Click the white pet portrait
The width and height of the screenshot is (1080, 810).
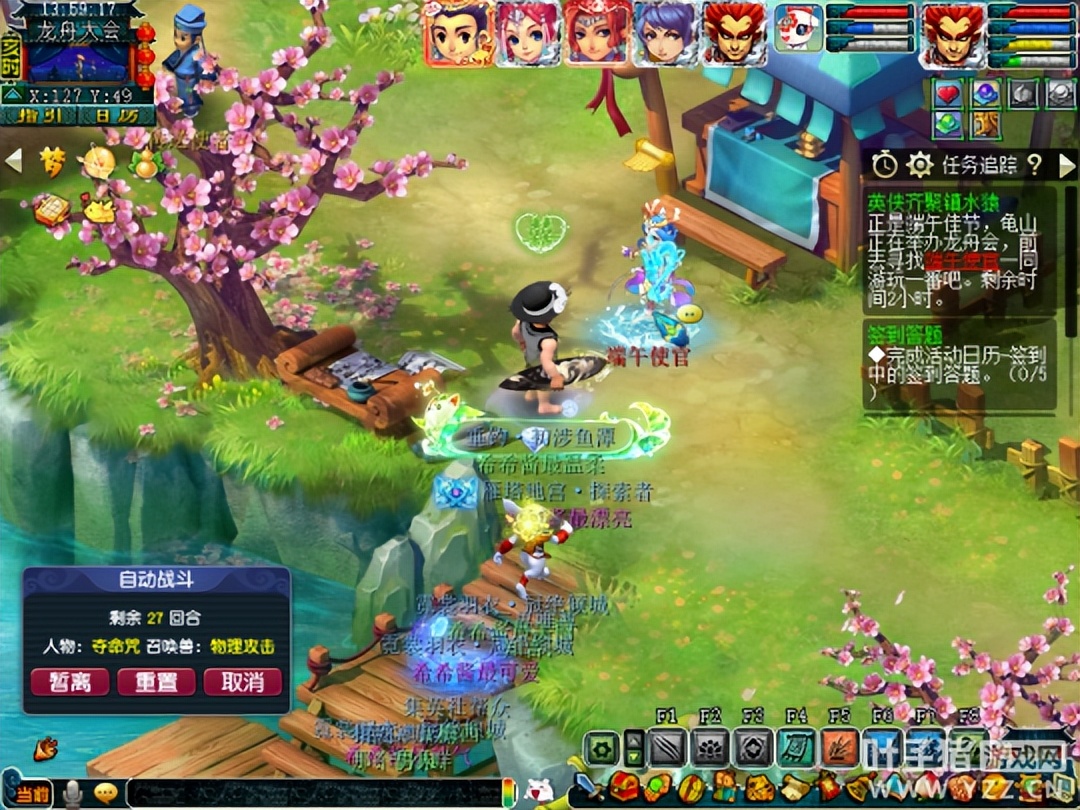point(798,28)
